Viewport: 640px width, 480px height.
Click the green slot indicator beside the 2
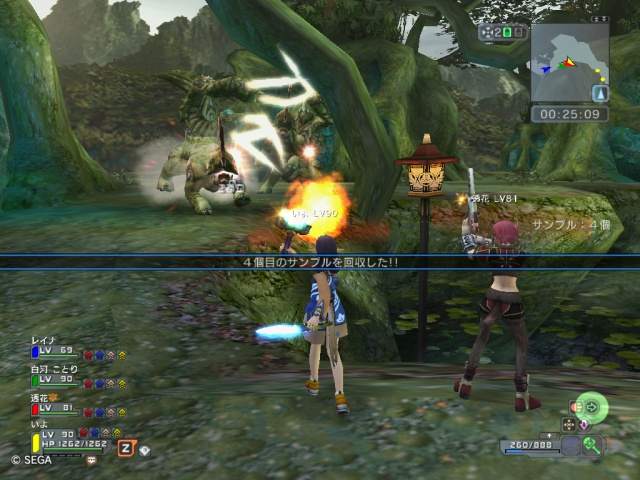click(507, 33)
